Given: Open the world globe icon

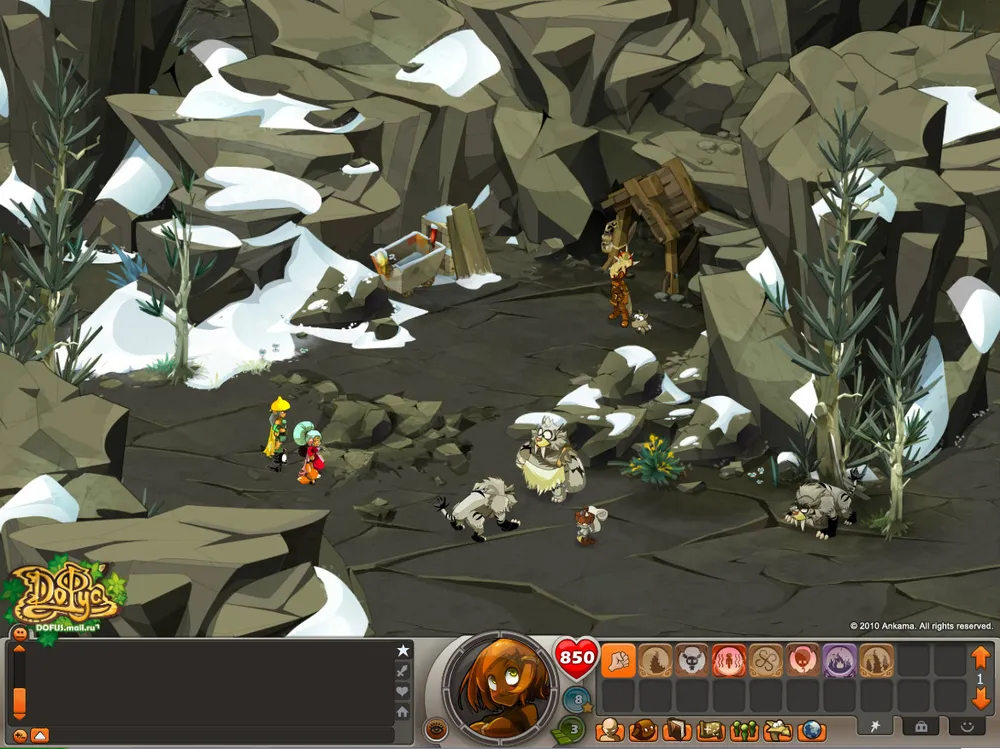Looking at the screenshot, I should click(x=811, y=730).
